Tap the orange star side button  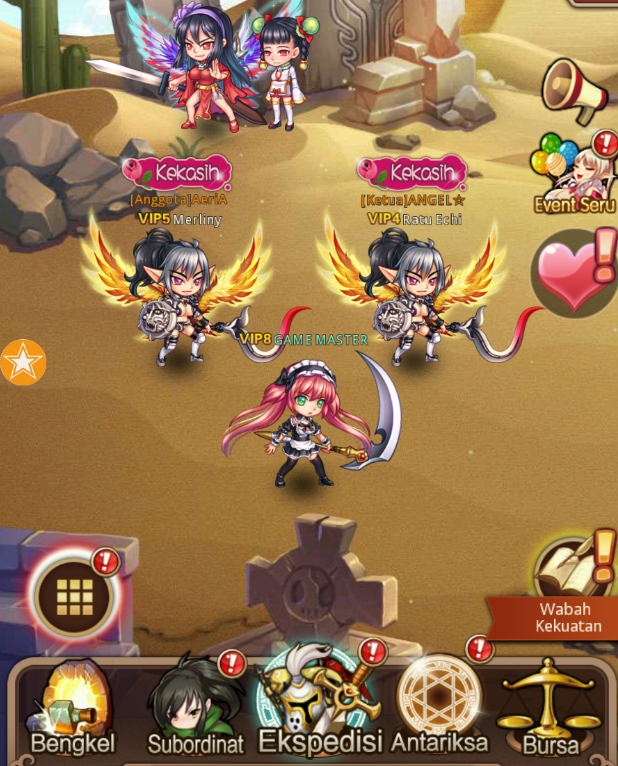(22, 362)
